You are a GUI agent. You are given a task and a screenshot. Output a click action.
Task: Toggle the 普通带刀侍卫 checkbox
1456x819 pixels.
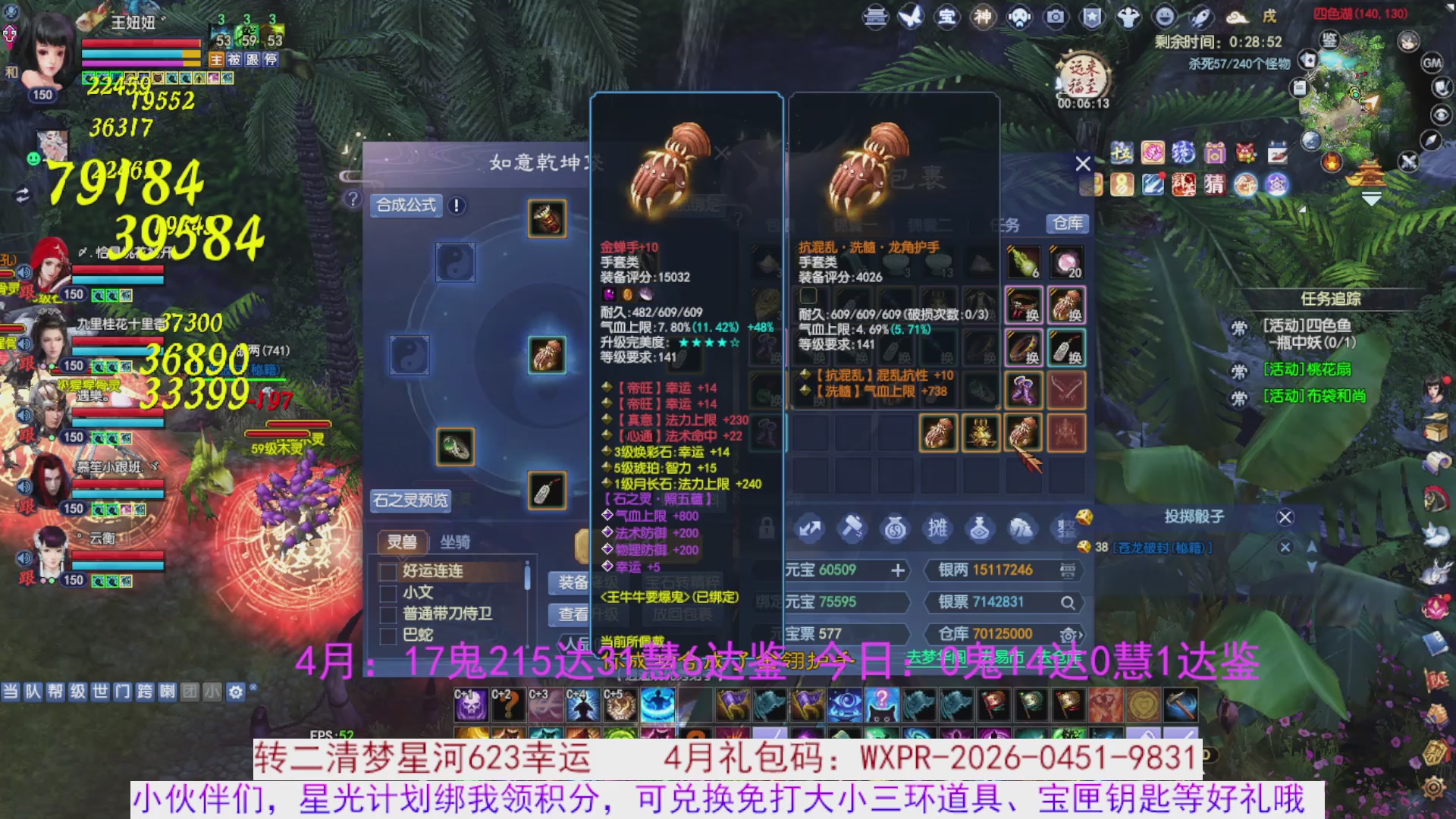pyautogui.click(x=389, y=616)
